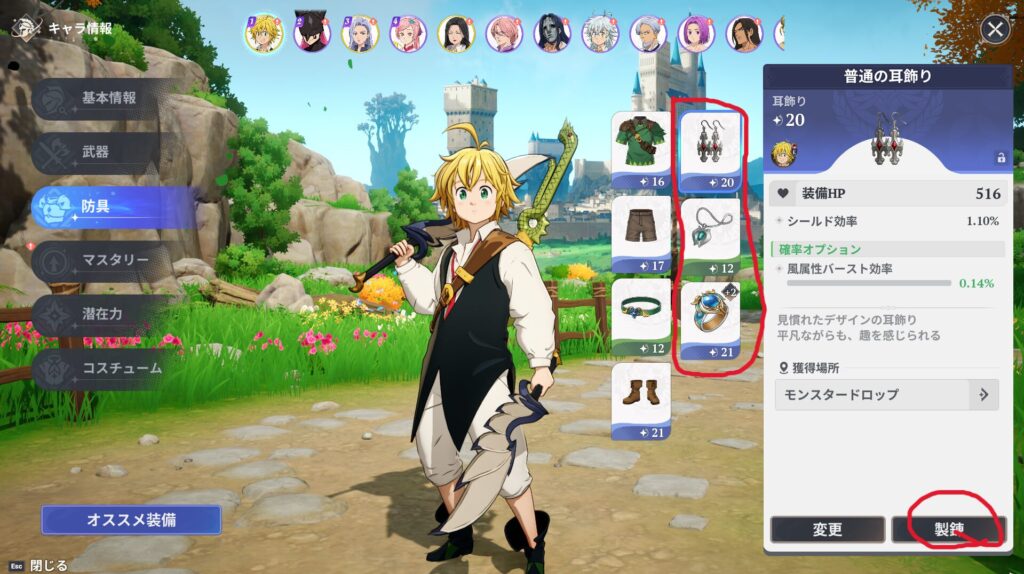The height and width of the screenshot is (574, 1024).
Task: Switch to the コスチューム tab
Action: [x=112, y=368]
